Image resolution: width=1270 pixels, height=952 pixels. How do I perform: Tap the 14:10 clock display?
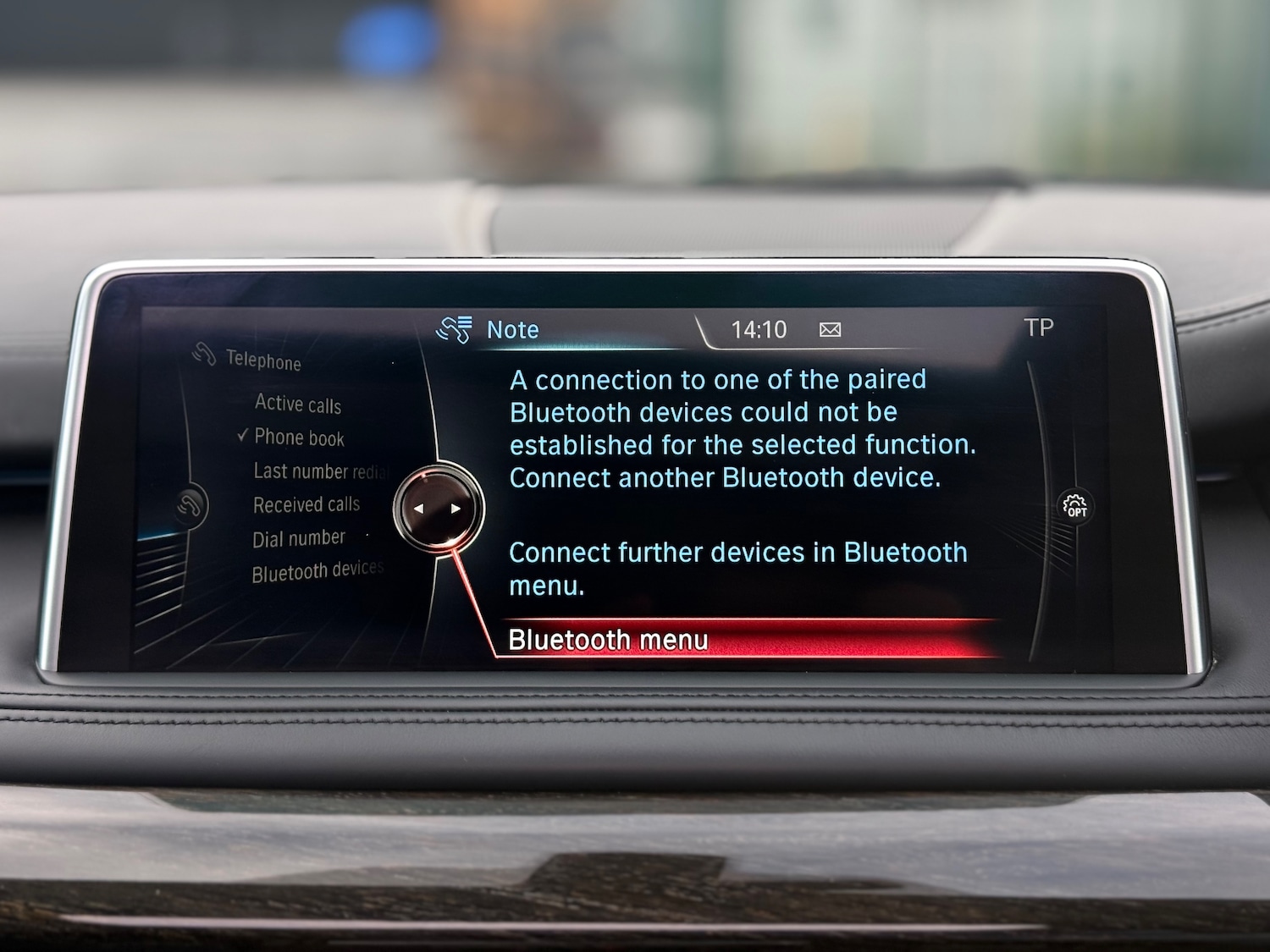coord(760,328)
